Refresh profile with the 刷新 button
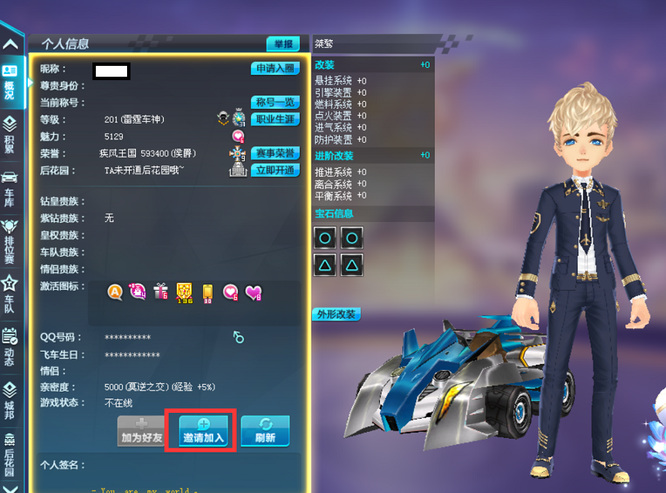This screenshot has height=493, width=666. pos(265,432)
